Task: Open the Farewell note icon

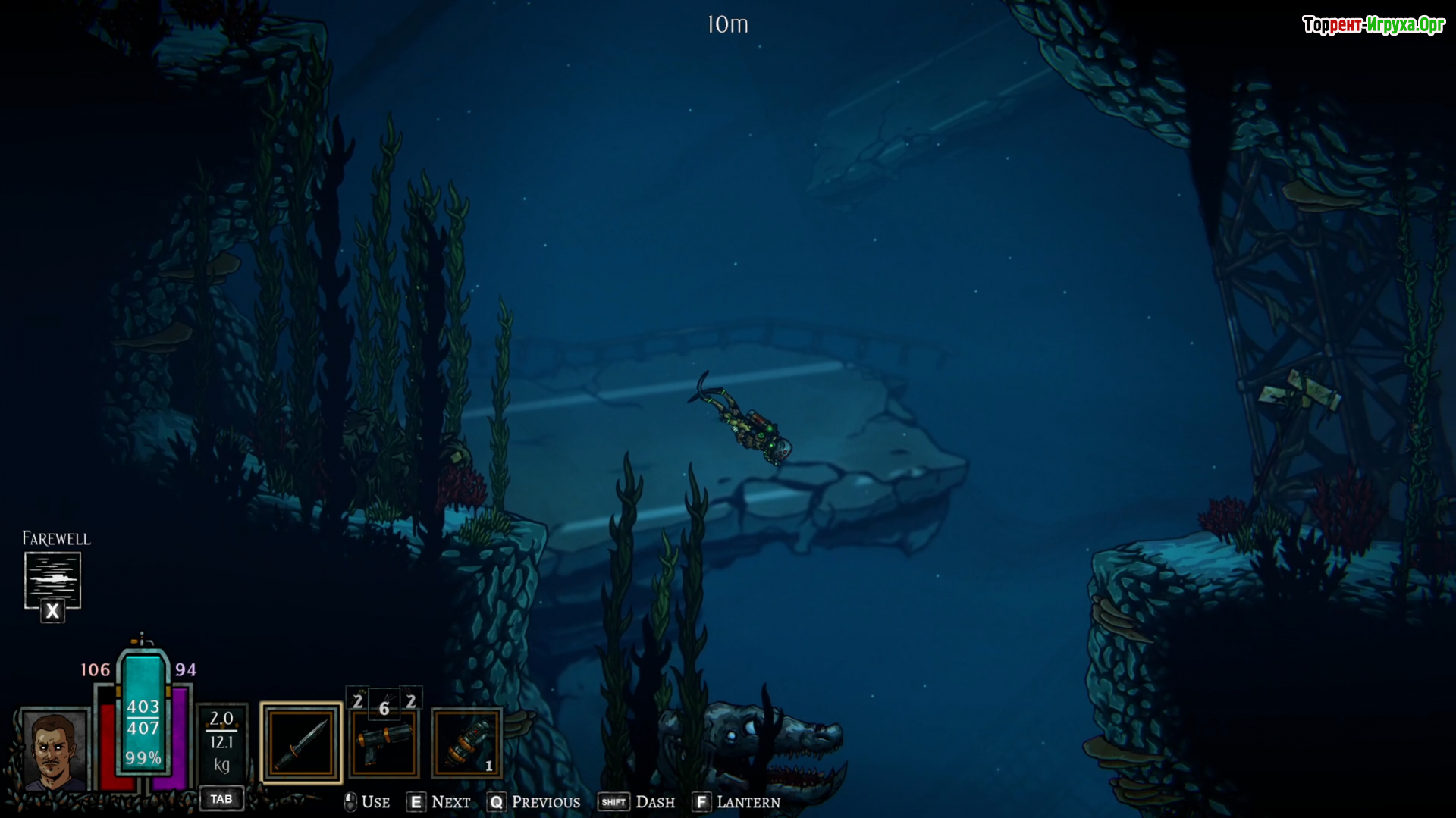Action: point(52,580)
